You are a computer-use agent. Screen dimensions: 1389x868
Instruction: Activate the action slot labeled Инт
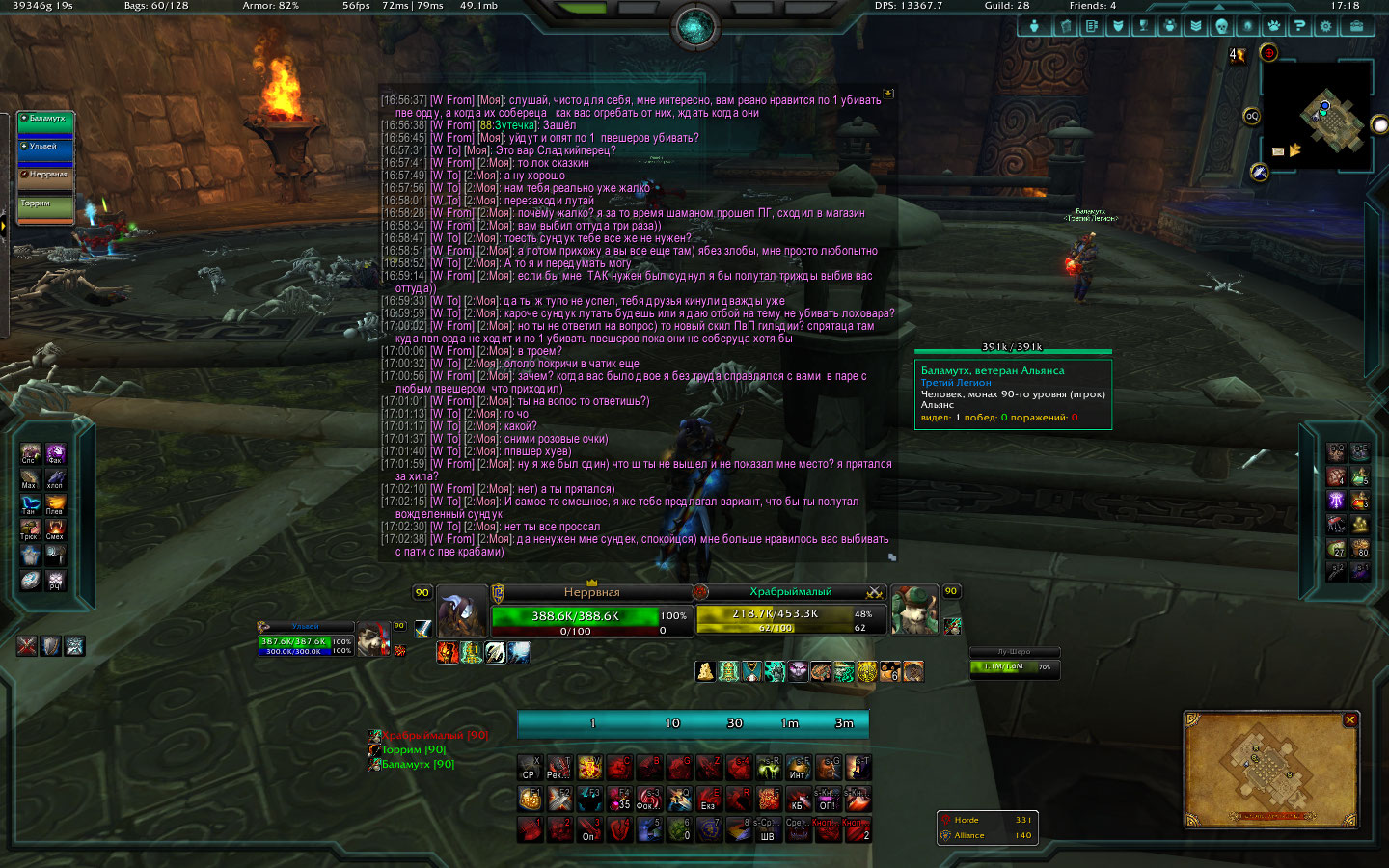point(798,768)
